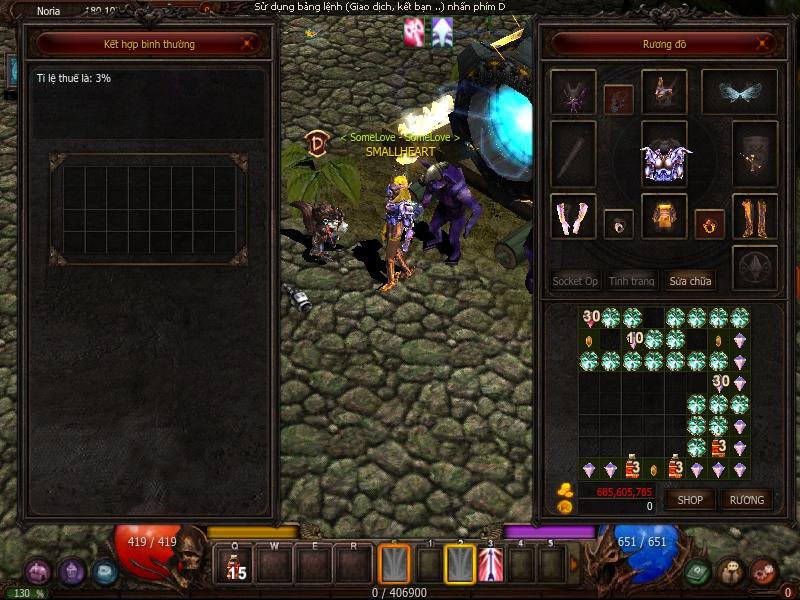The width and height of the screenshot is (800, 600).
Task: Select the equipped blue wings slot
Action: click(739, 93)
